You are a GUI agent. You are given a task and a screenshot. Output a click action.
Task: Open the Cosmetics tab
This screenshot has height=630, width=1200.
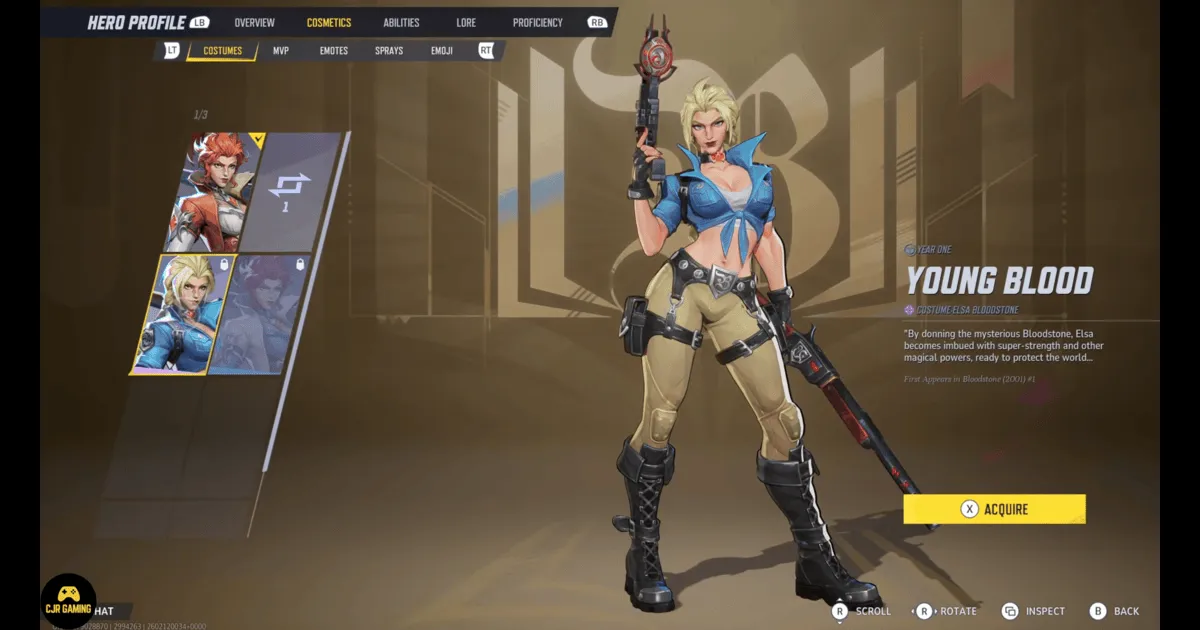click(x=329, y=22)
